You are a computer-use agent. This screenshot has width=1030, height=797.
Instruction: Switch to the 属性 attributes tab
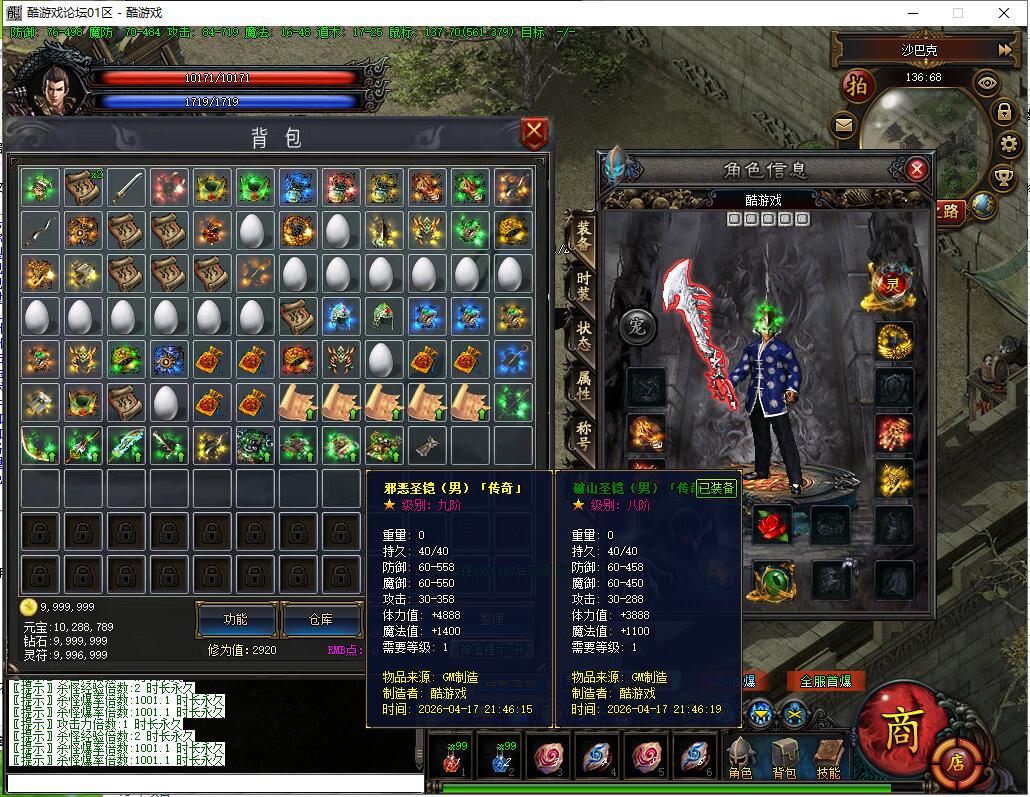coord(583,384)
